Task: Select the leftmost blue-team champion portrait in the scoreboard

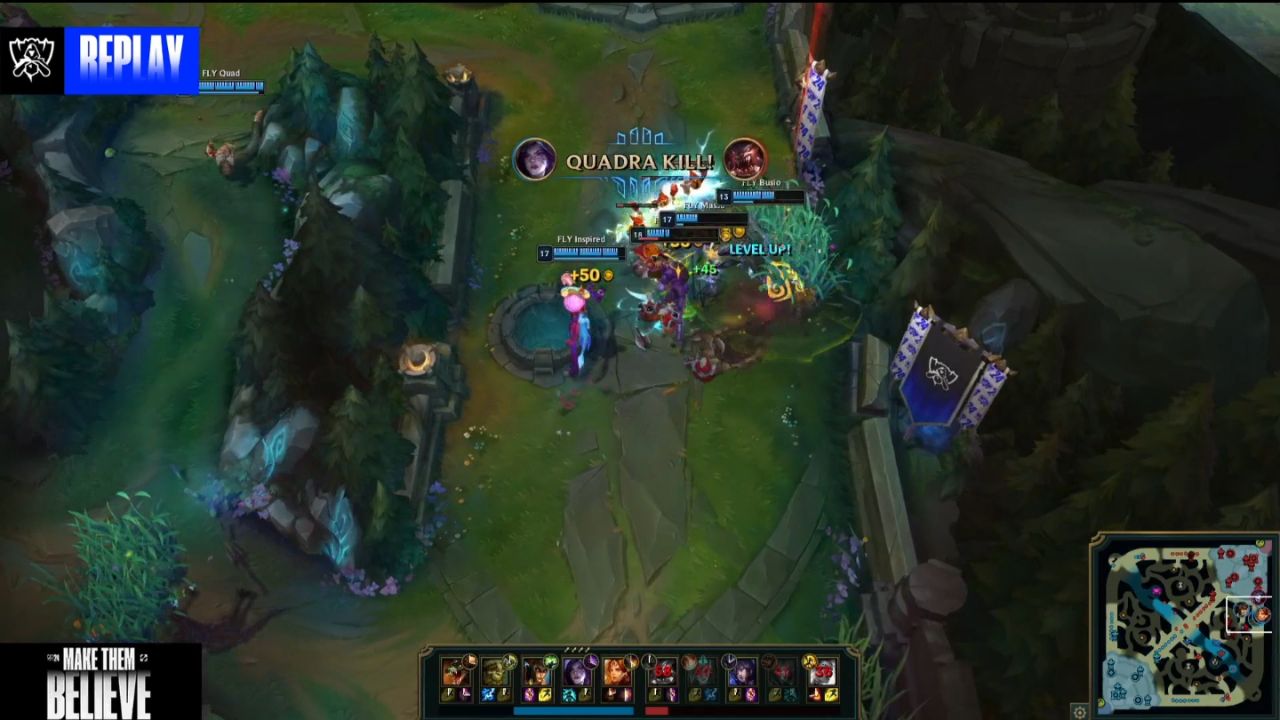Action: pyautogui.click(x=453, y=672)
